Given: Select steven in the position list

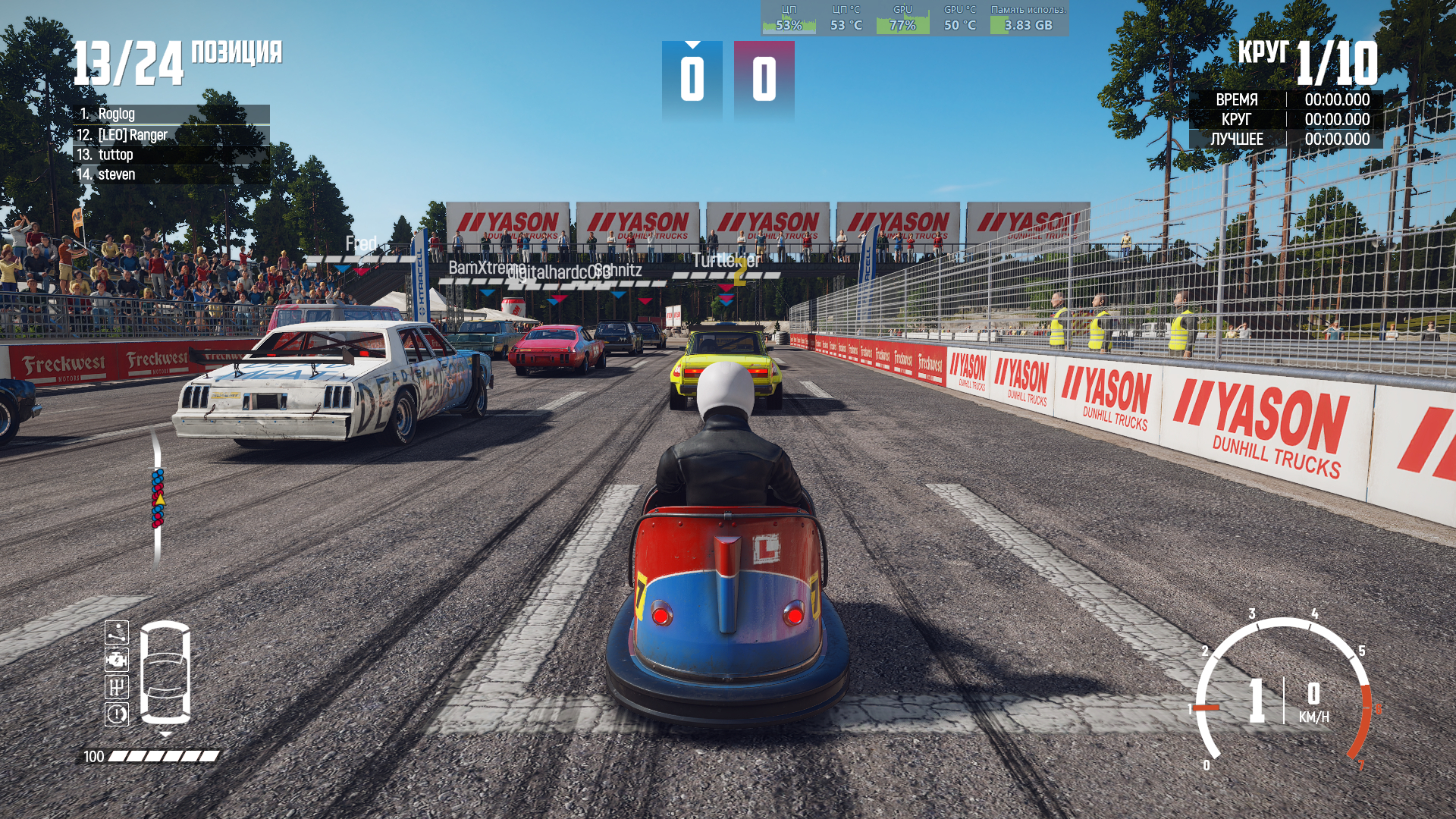Looking at the screenshot, I should pyautogui.click(x=171, y=174).
